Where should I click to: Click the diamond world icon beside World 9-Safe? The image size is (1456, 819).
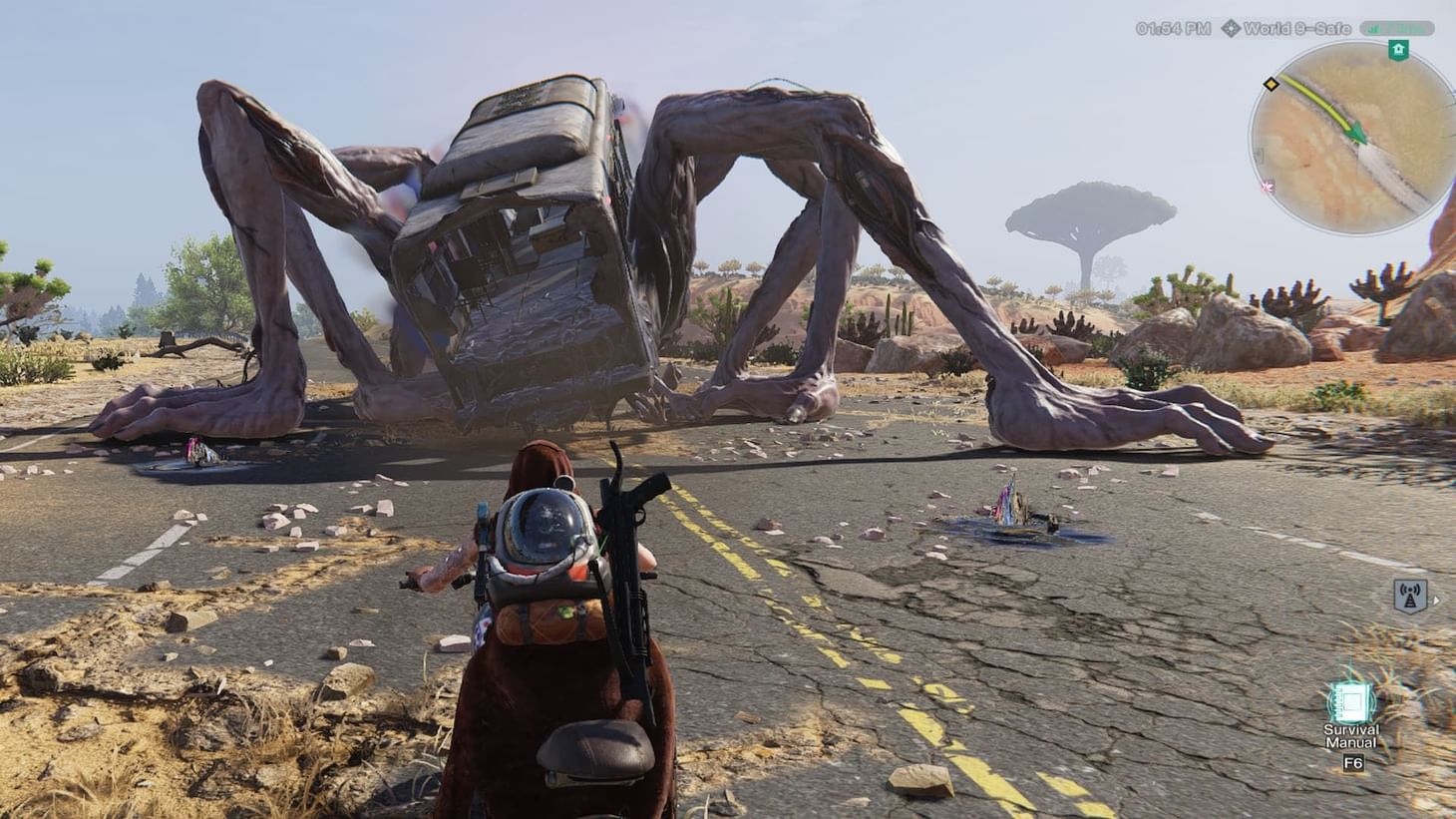pos(1232,28)
